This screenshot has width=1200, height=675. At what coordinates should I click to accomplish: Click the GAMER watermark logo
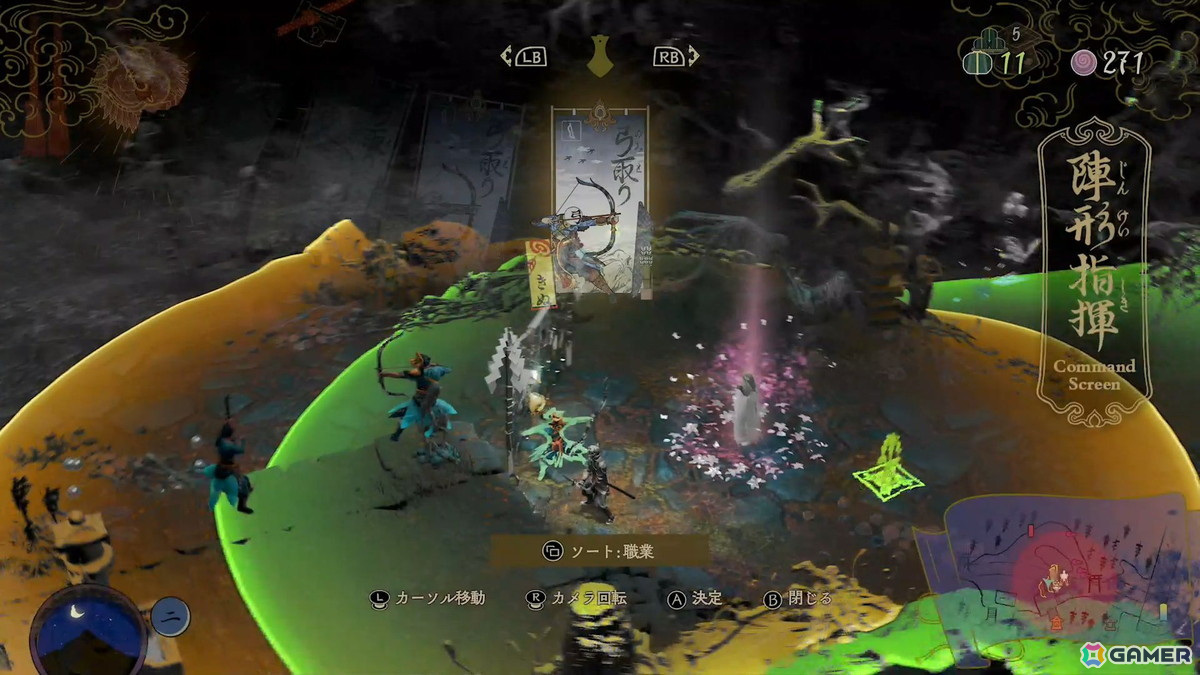[x=1136, y=653]
